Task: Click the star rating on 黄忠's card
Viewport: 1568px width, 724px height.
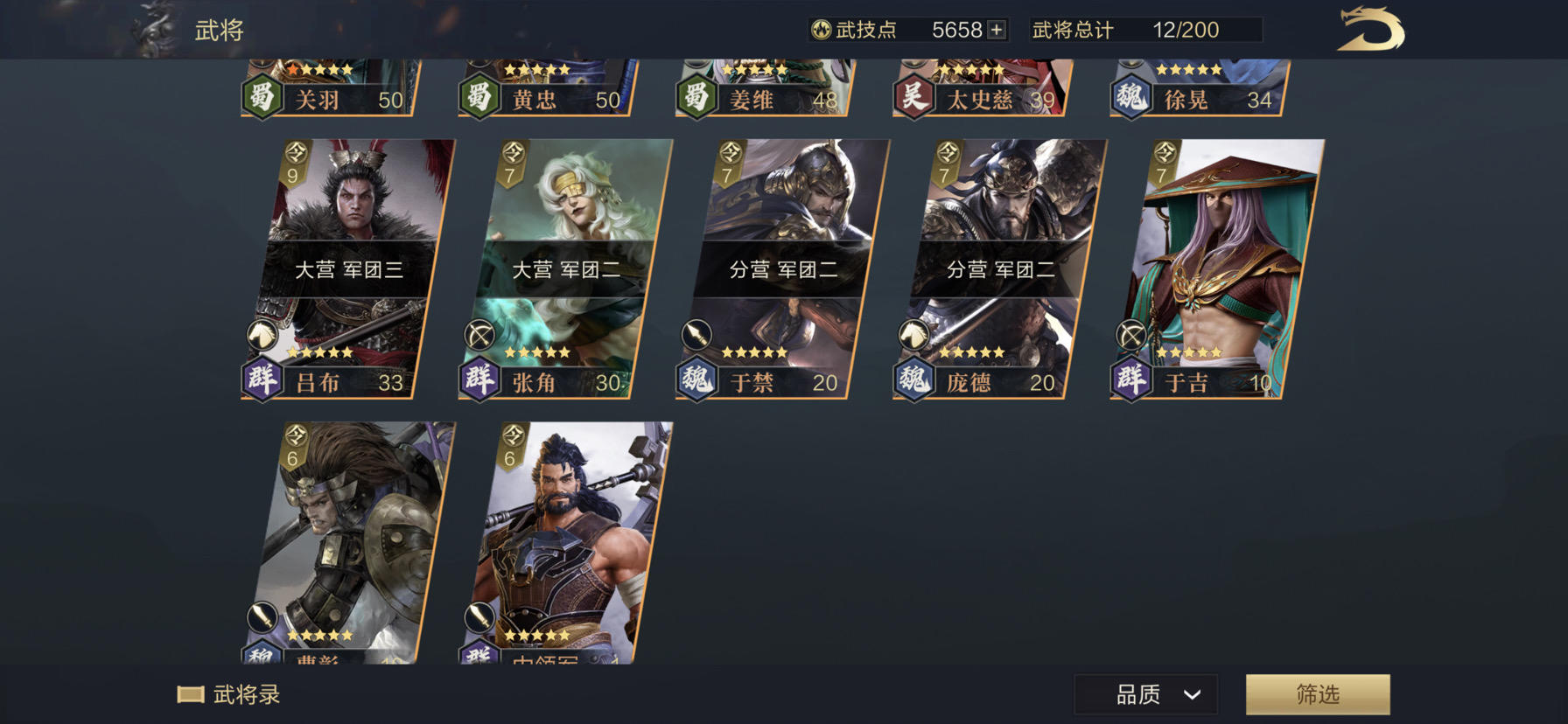Action: coord(538,68)
